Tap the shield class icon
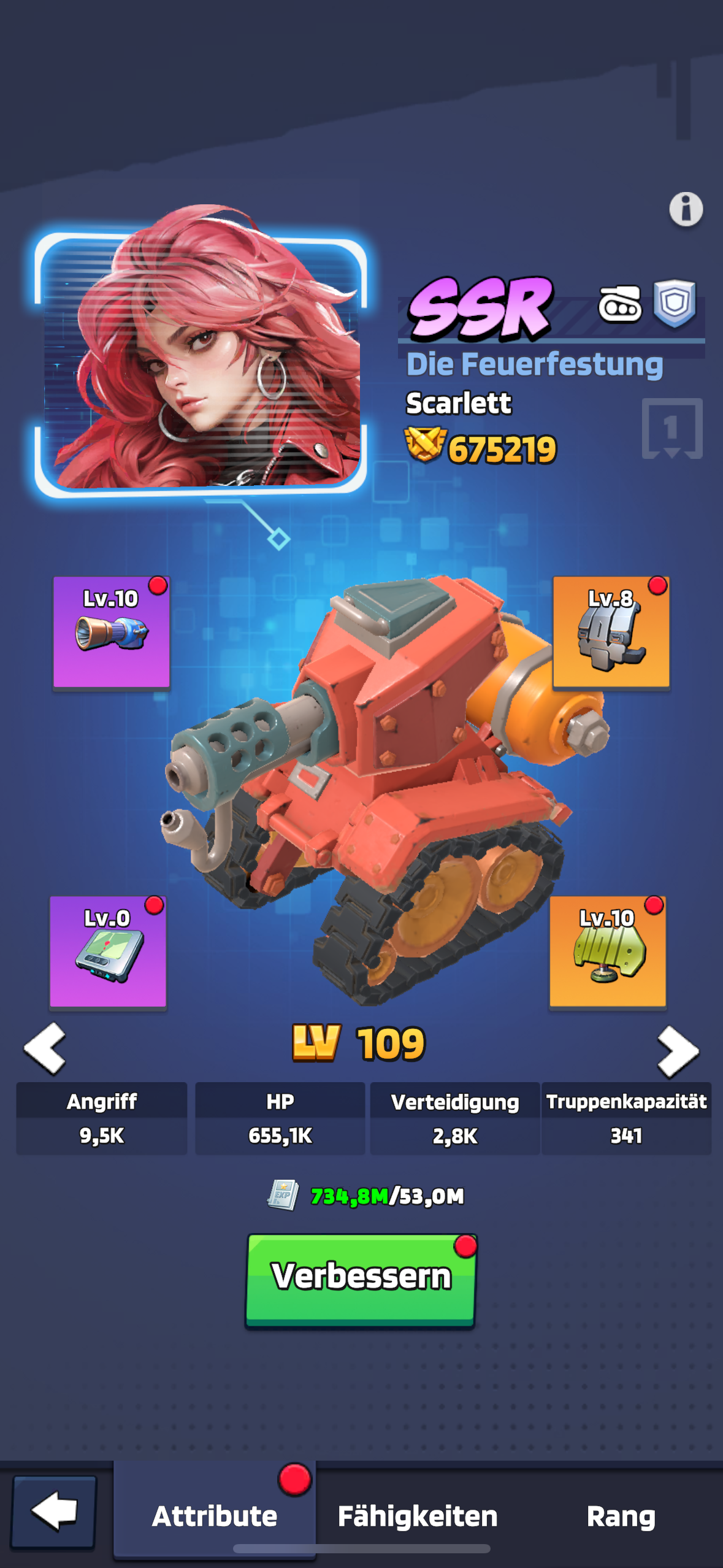 (674, 303)
